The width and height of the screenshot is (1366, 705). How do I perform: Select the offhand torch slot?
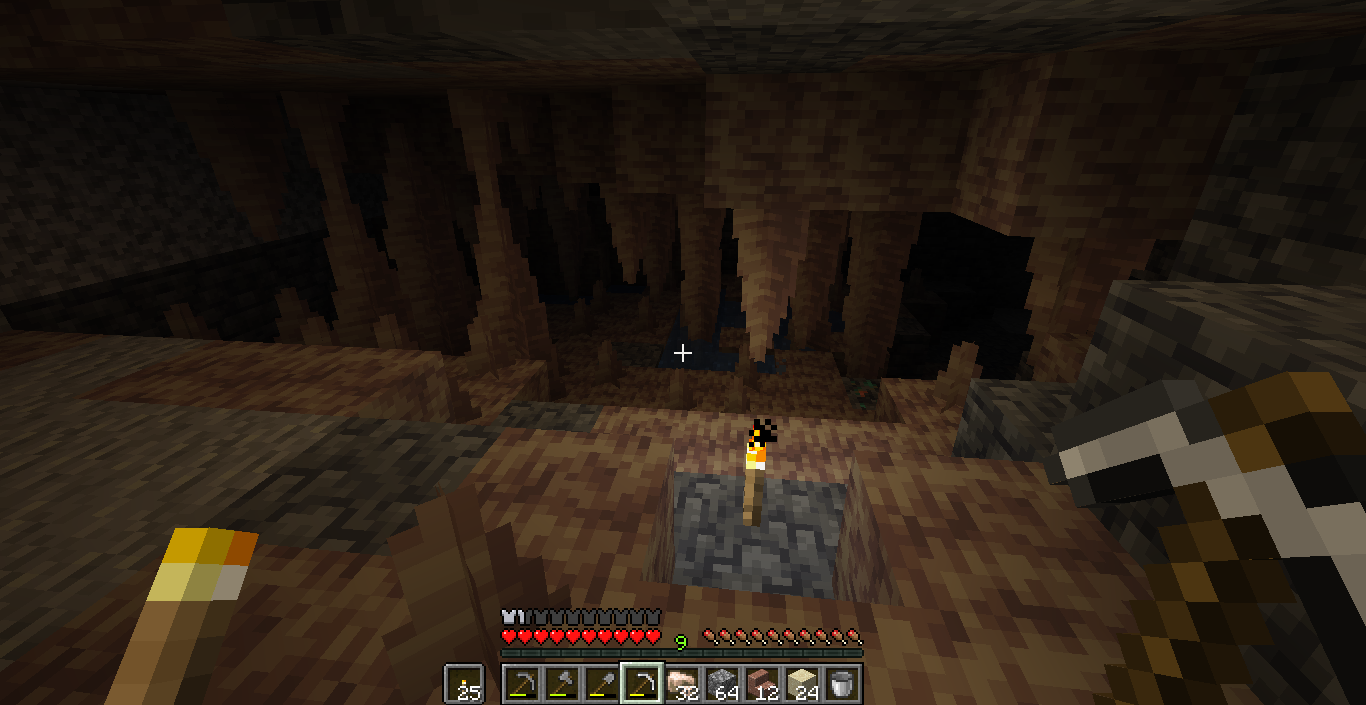click(x=463, y=684)
